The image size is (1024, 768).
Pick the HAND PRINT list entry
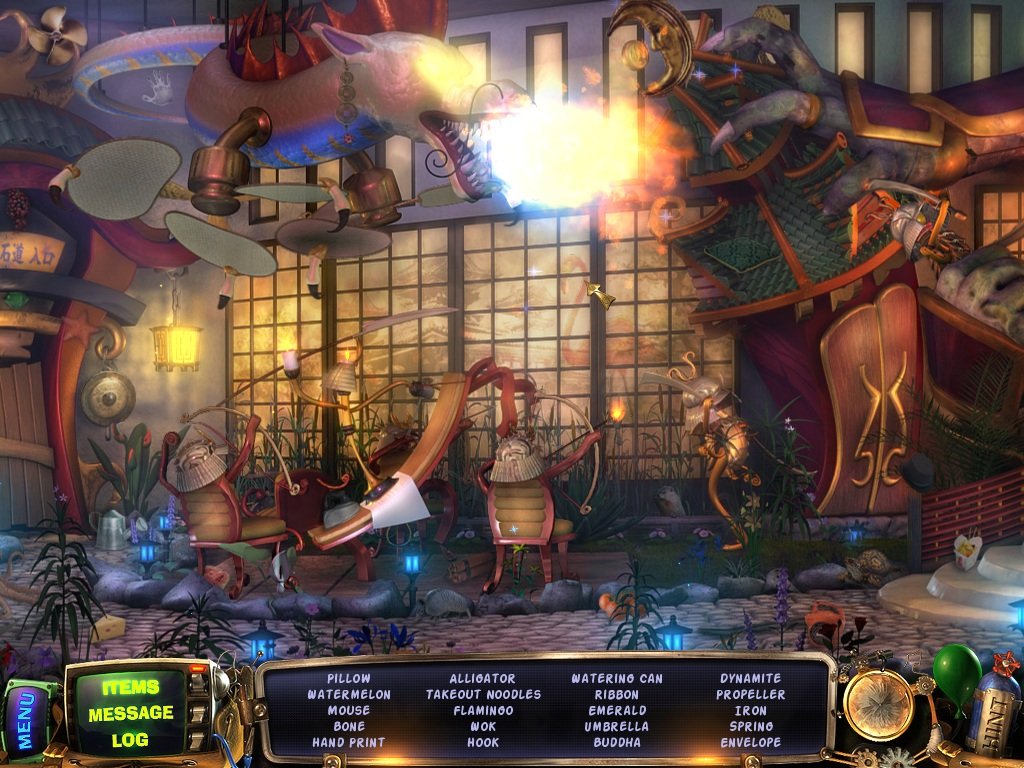[x=348, y=742]
